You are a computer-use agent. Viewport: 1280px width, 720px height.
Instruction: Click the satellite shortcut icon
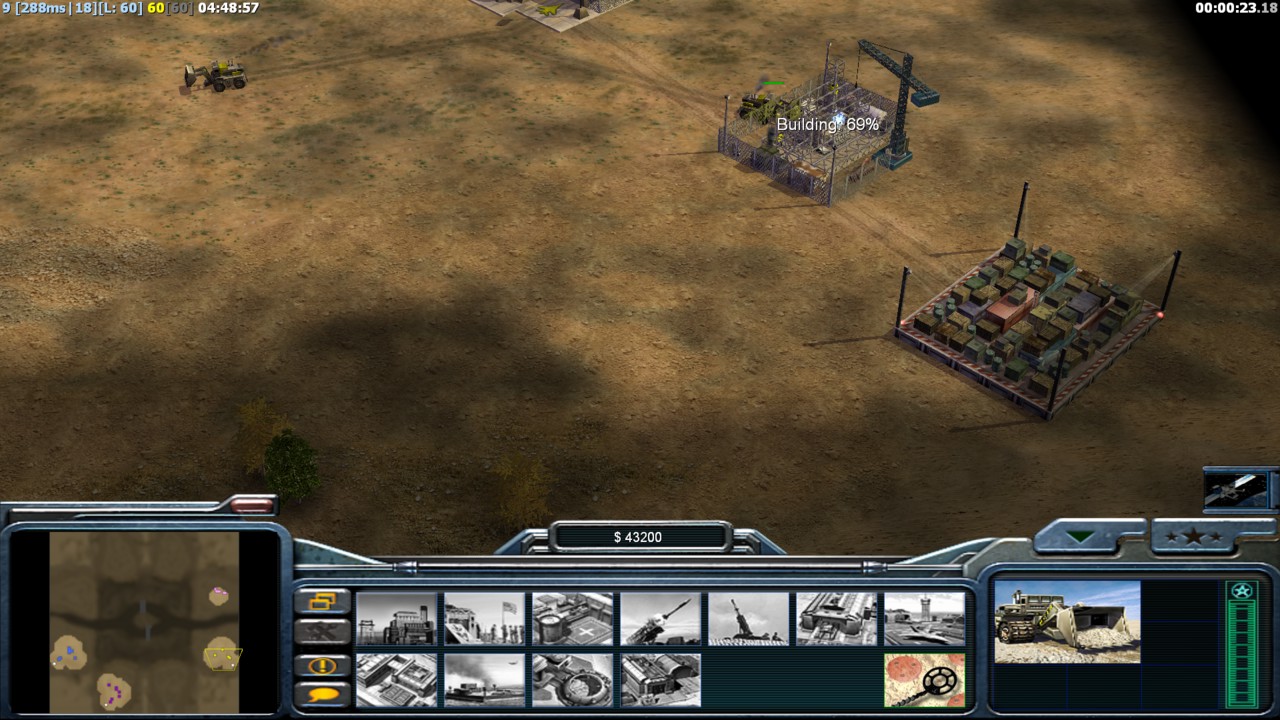[1236, 489]
